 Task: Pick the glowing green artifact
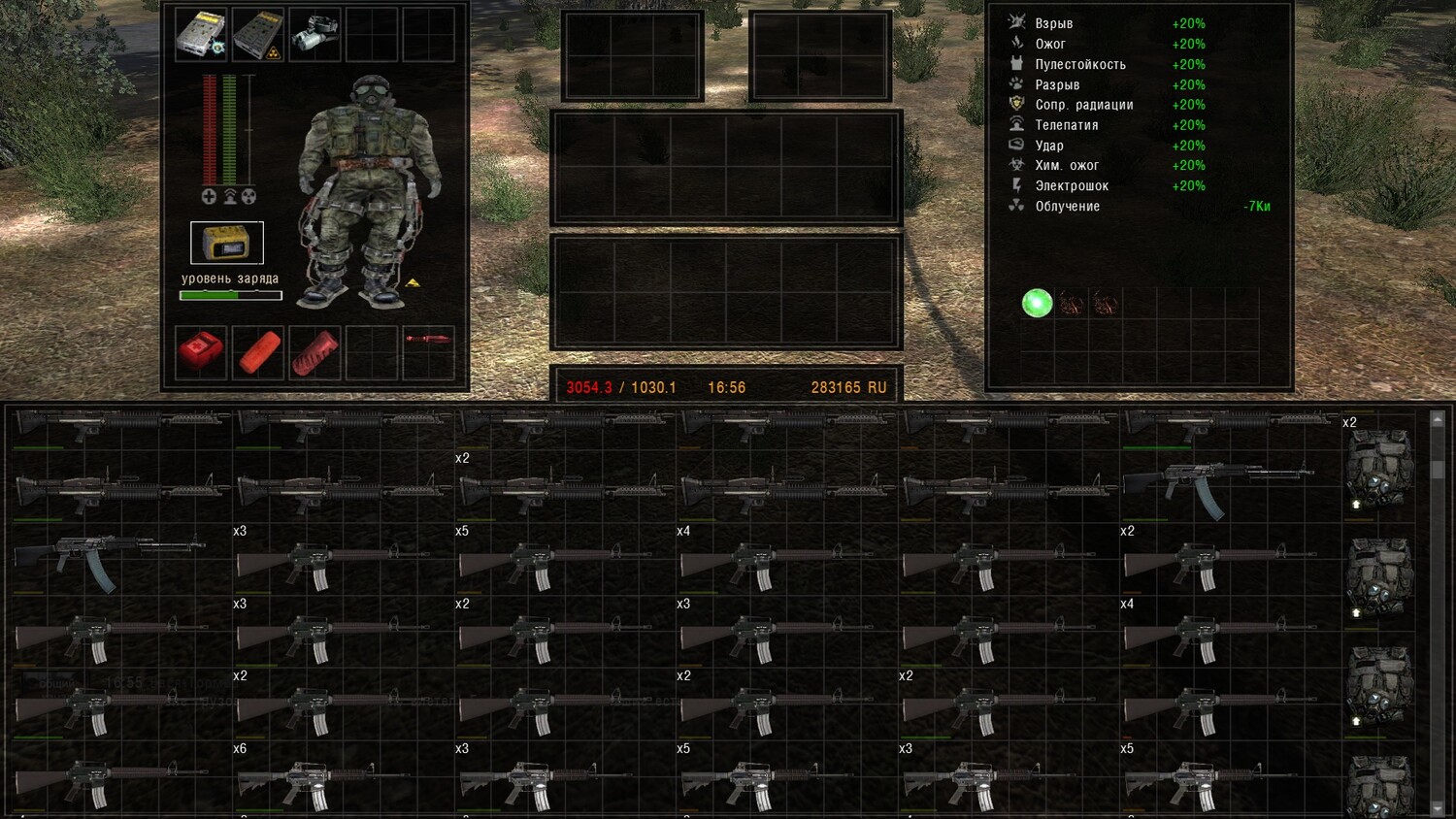(1038, 304)
